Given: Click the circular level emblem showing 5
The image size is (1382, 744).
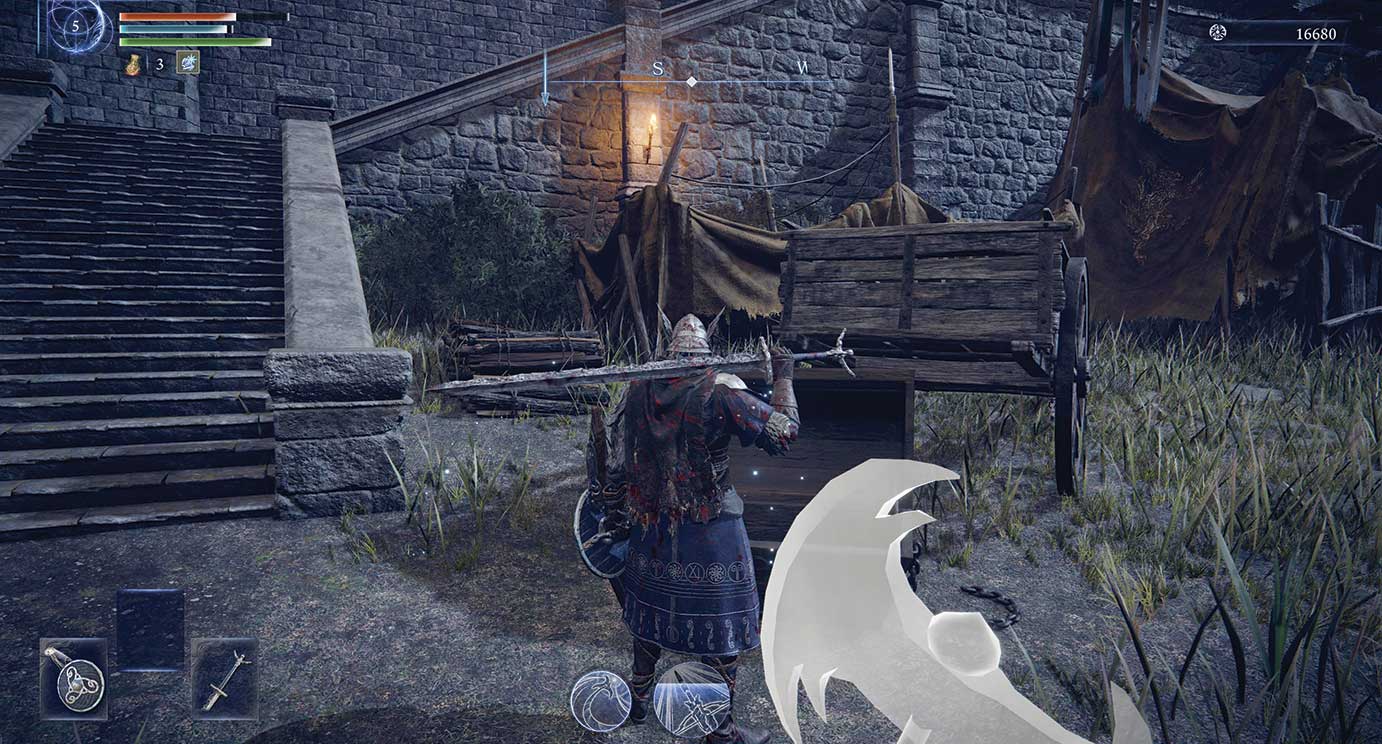Looking at the screenshot, I should tap(76, 26).
